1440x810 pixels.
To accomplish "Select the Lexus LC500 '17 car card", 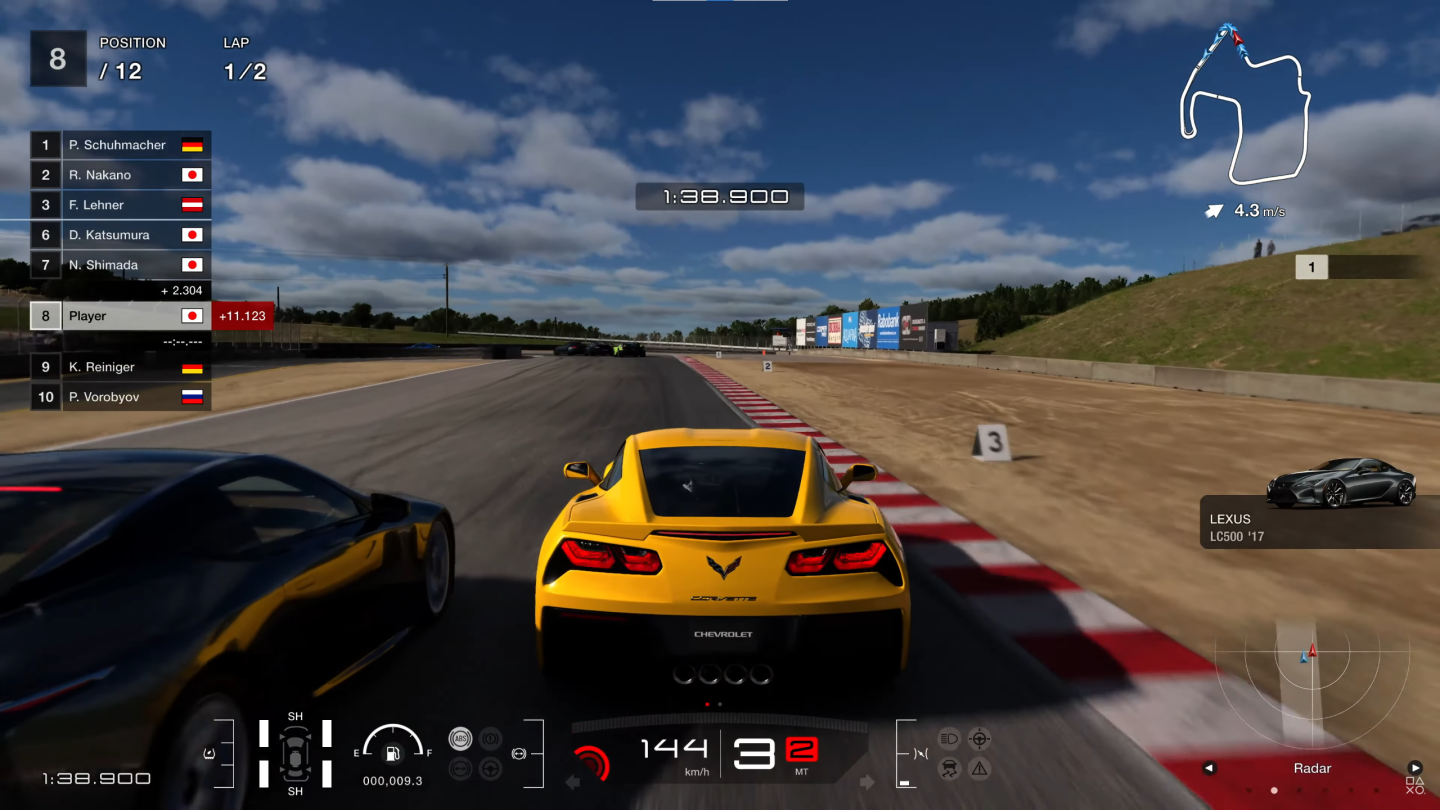I will click(x=1320, y=508).
